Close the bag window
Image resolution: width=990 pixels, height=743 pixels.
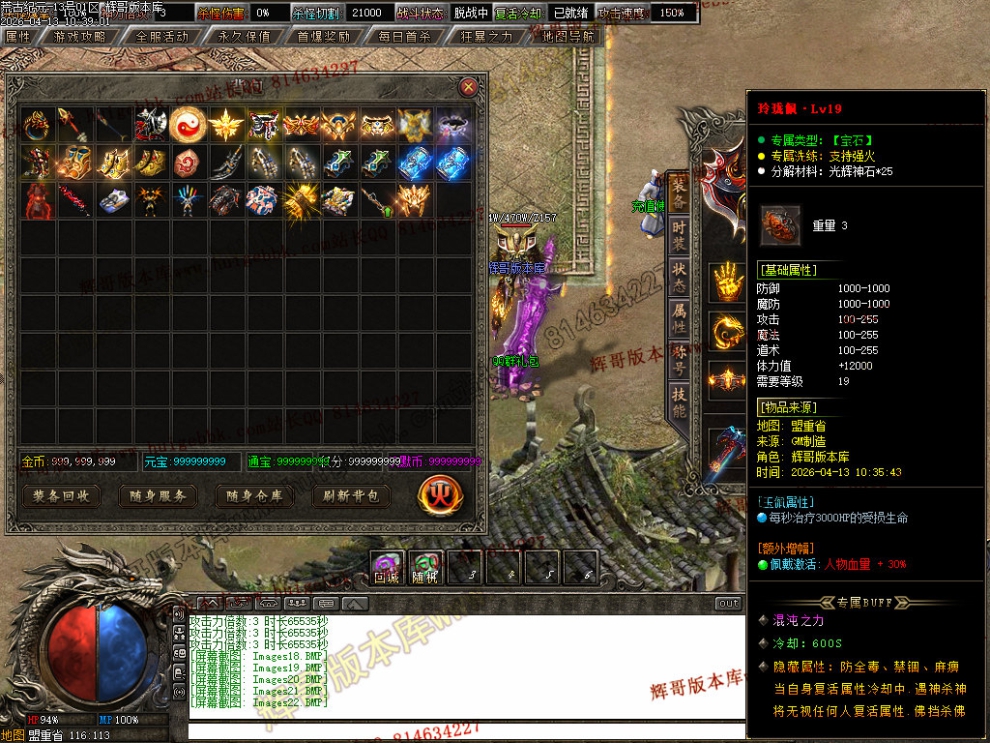coord(468,88)
